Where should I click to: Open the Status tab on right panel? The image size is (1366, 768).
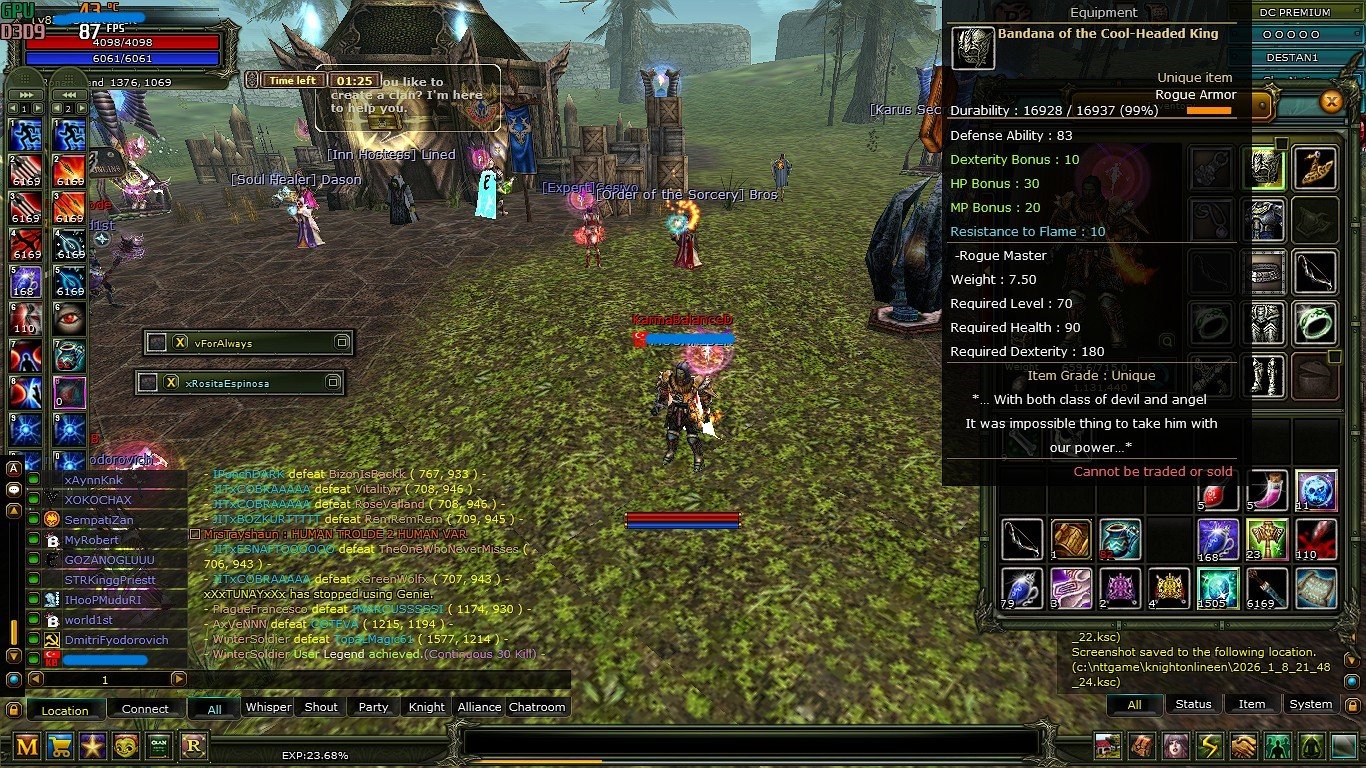[1193, 704]
